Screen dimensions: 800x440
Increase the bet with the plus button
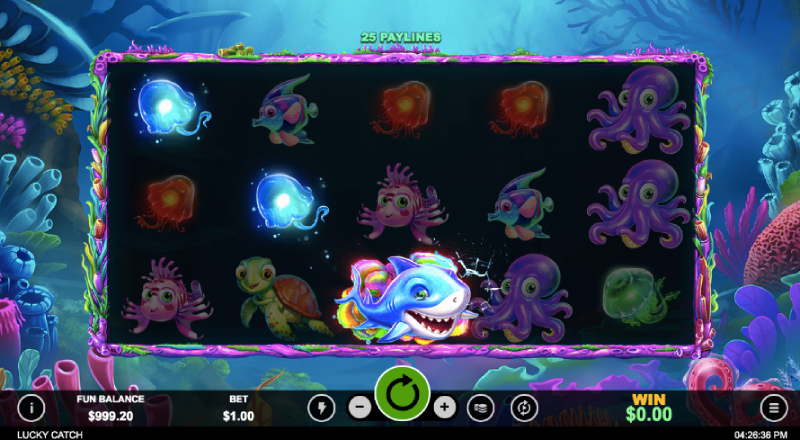point(445,407)
